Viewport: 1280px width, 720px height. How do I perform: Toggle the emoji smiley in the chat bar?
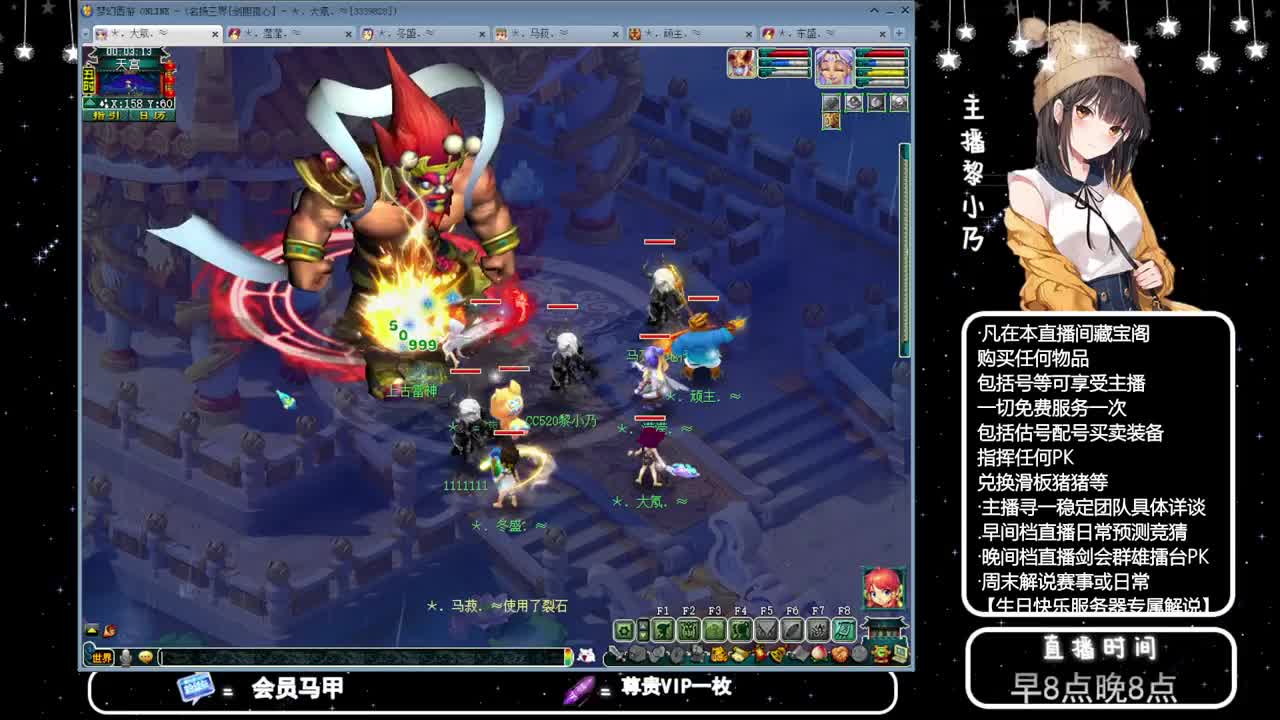pyautogui.click(x=146, y=658)
